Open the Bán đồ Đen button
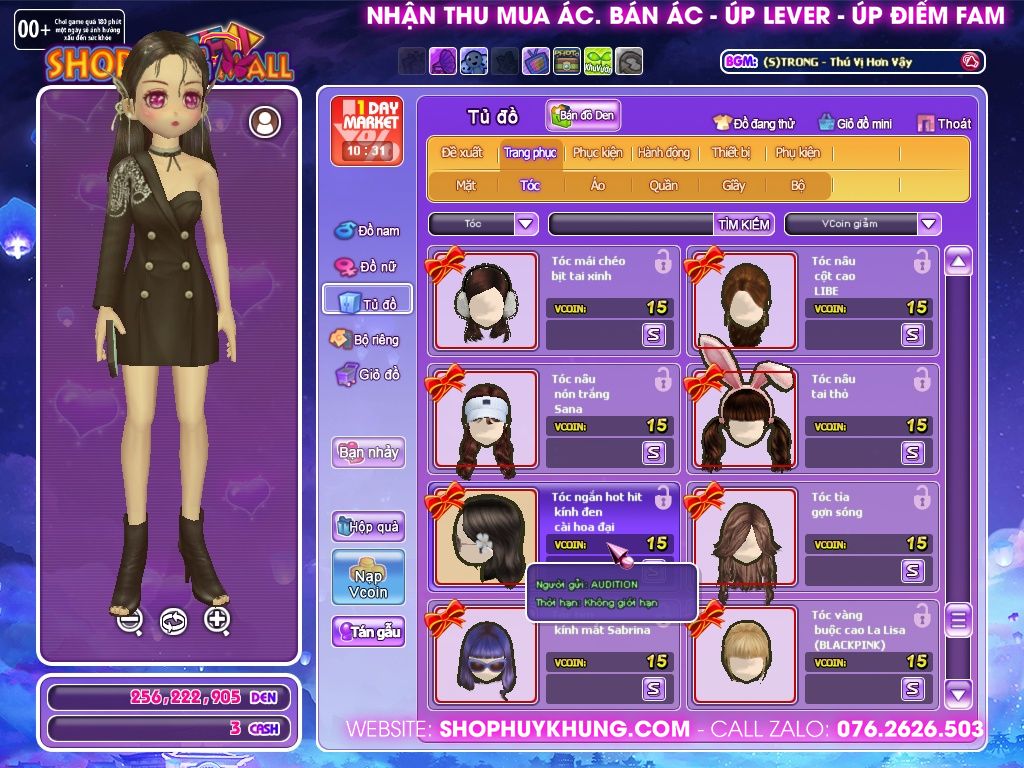Image resolution: width=1024 pixels, height=768 pixels. pos(583,116)
